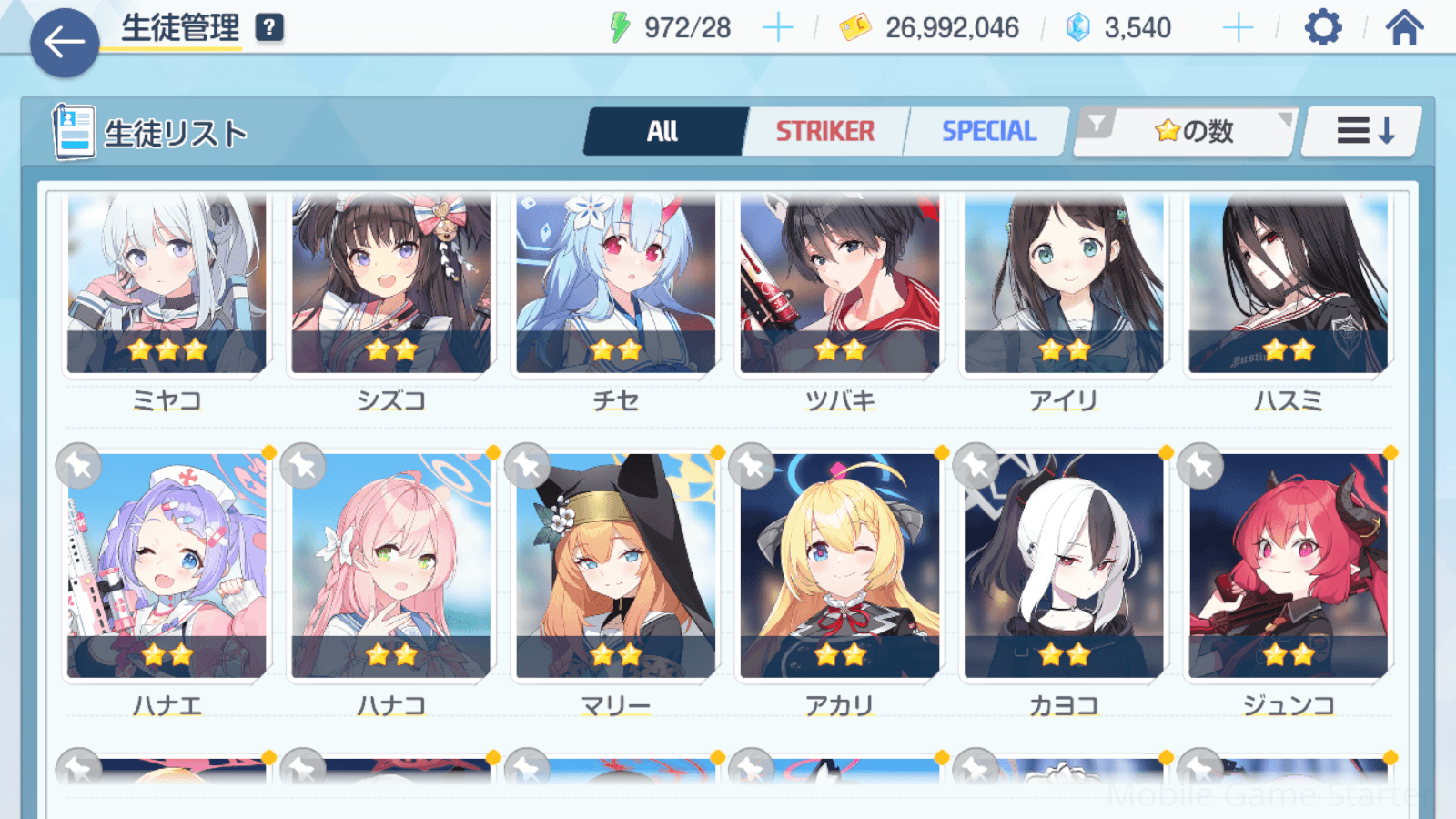Return to the home screen
This screenshot has width=1456, height=819.
[1404, 28]
